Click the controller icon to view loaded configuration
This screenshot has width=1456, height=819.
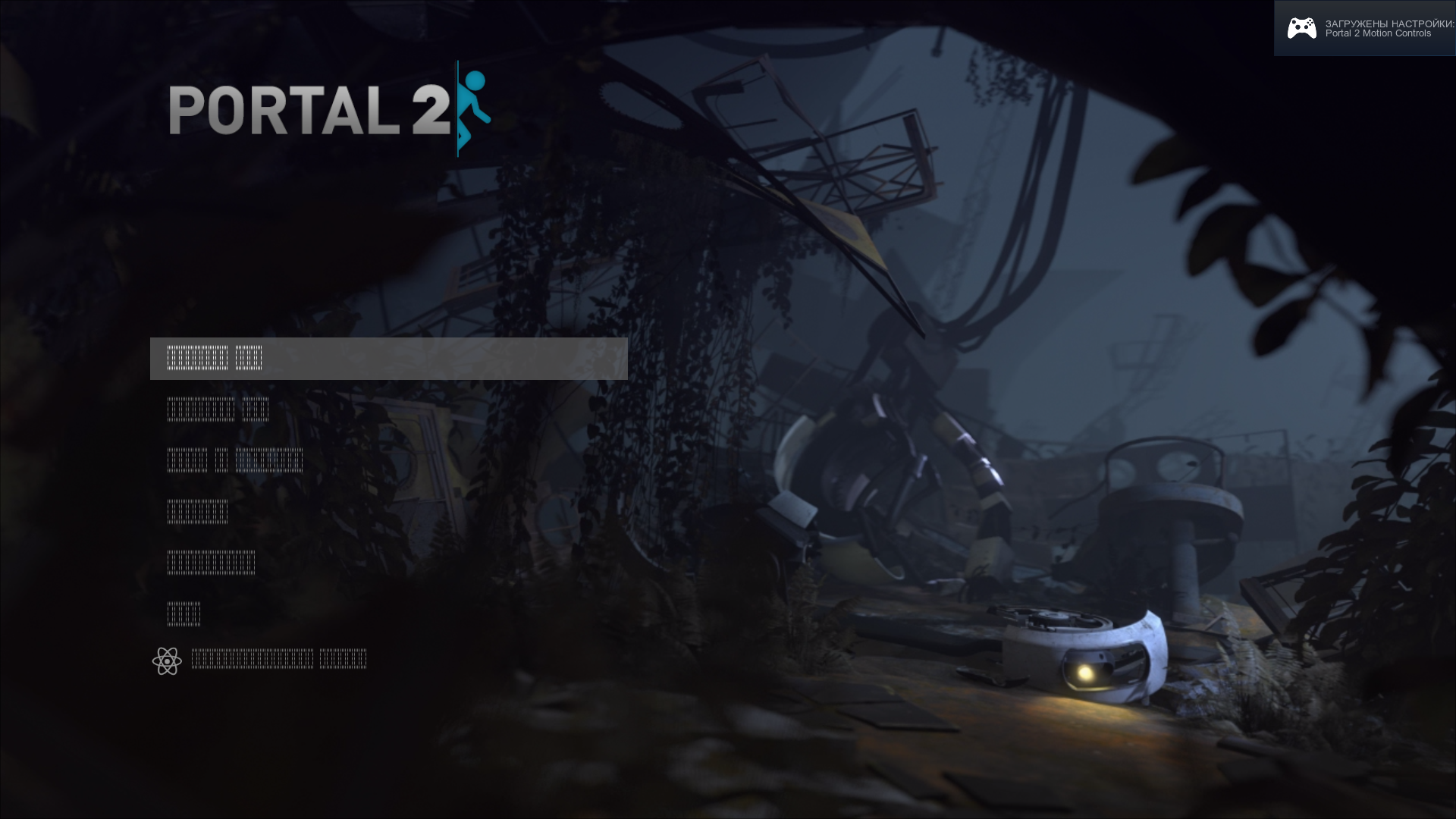(1302, 28)
